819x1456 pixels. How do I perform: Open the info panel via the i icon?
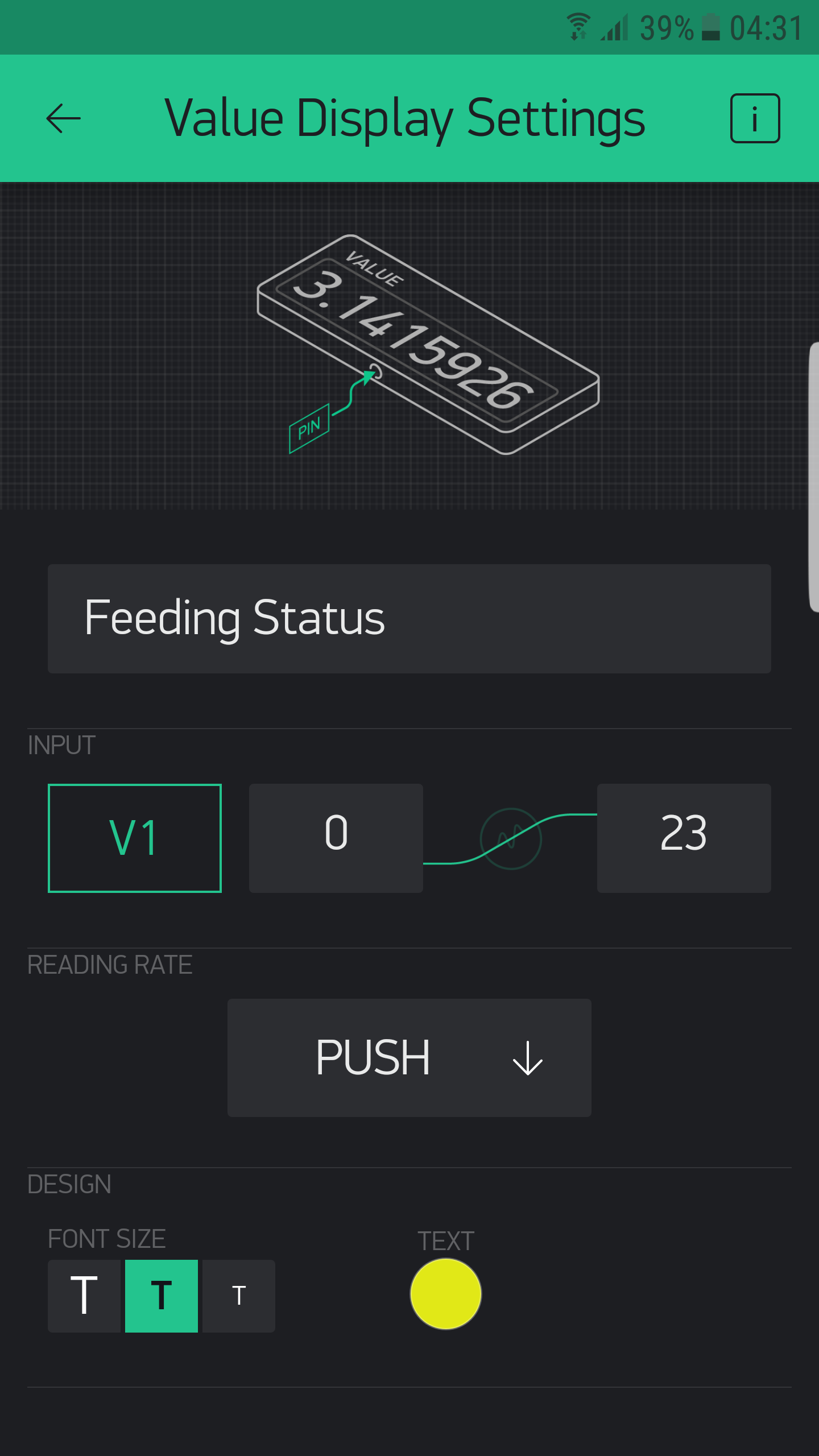755,119
